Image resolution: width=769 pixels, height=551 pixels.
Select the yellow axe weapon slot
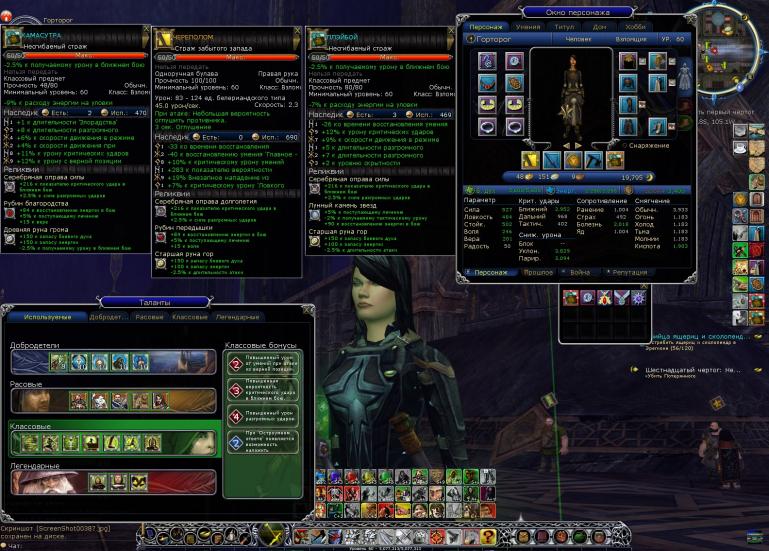528,160
